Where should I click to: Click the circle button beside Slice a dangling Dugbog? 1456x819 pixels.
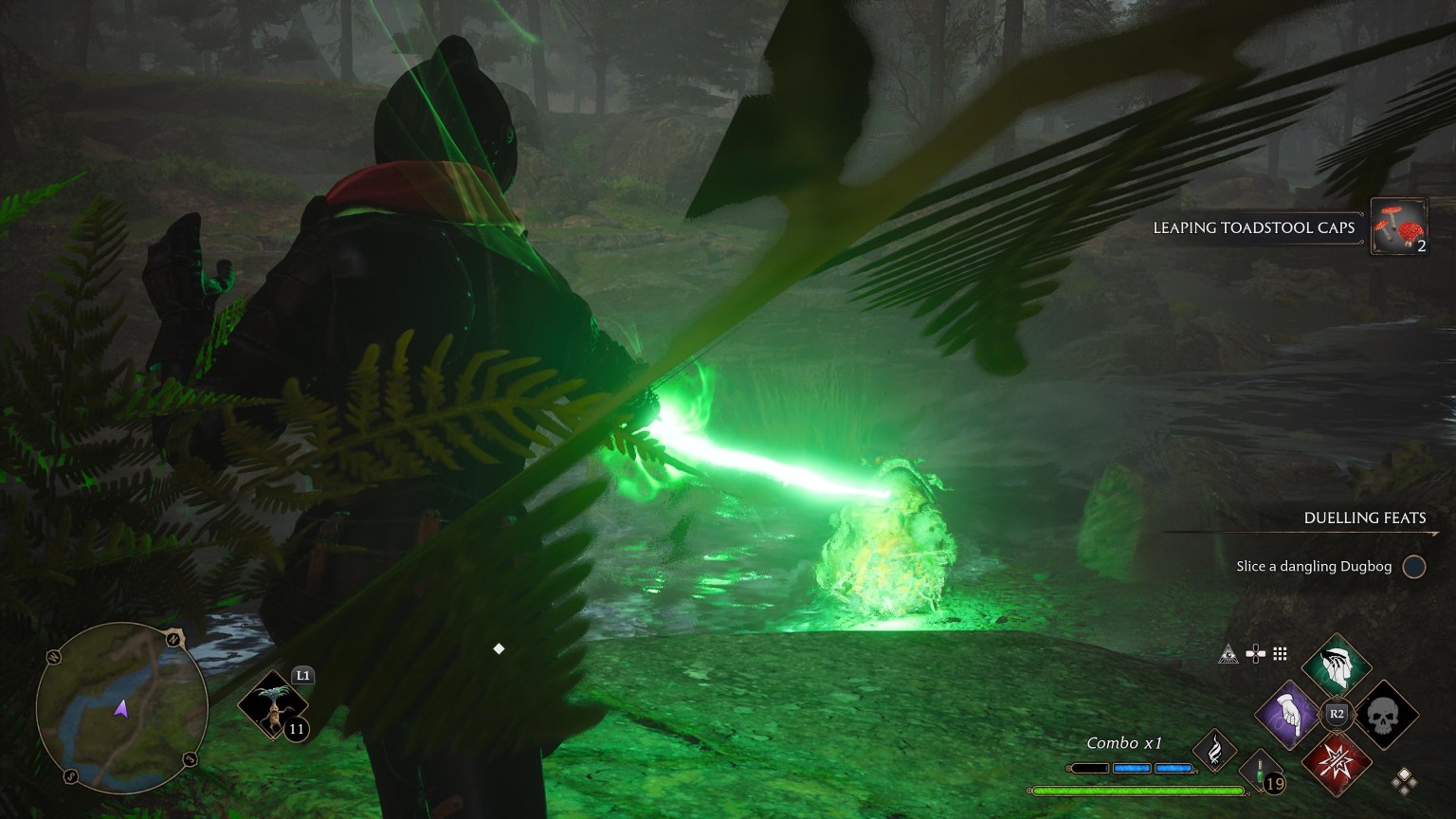(x=1413, y=566)
